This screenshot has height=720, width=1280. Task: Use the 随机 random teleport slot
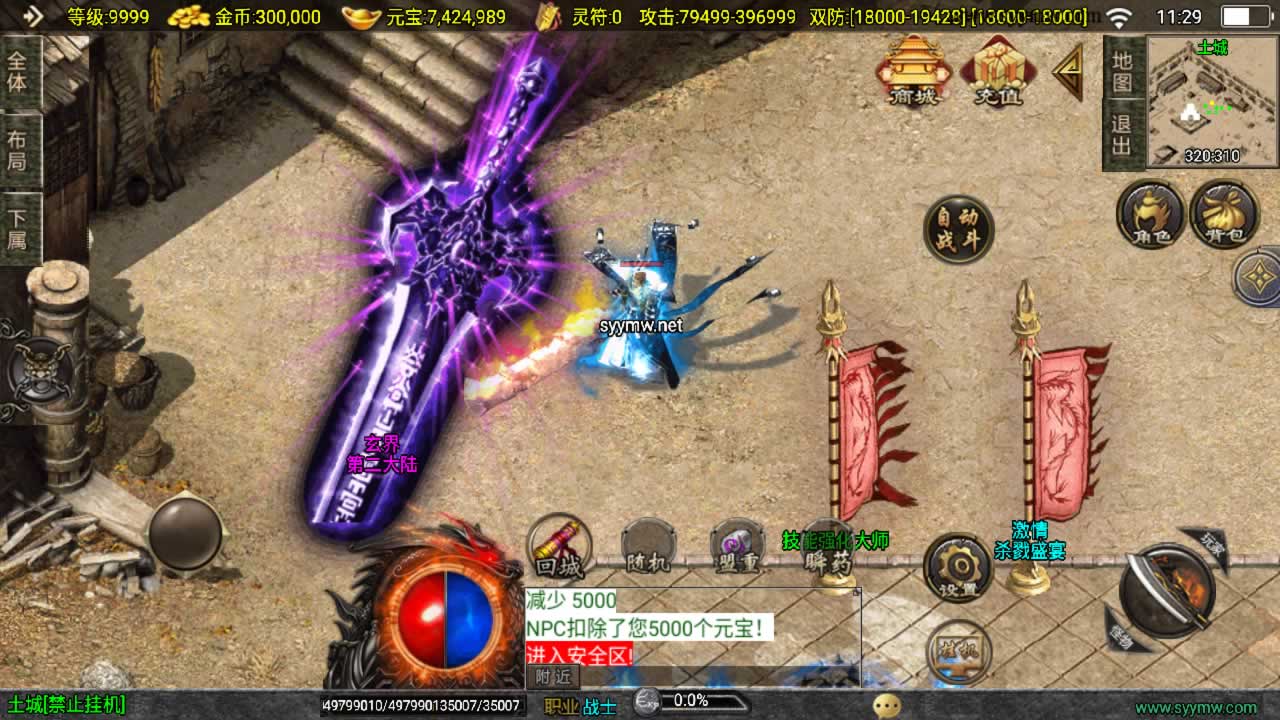[648, 548]
